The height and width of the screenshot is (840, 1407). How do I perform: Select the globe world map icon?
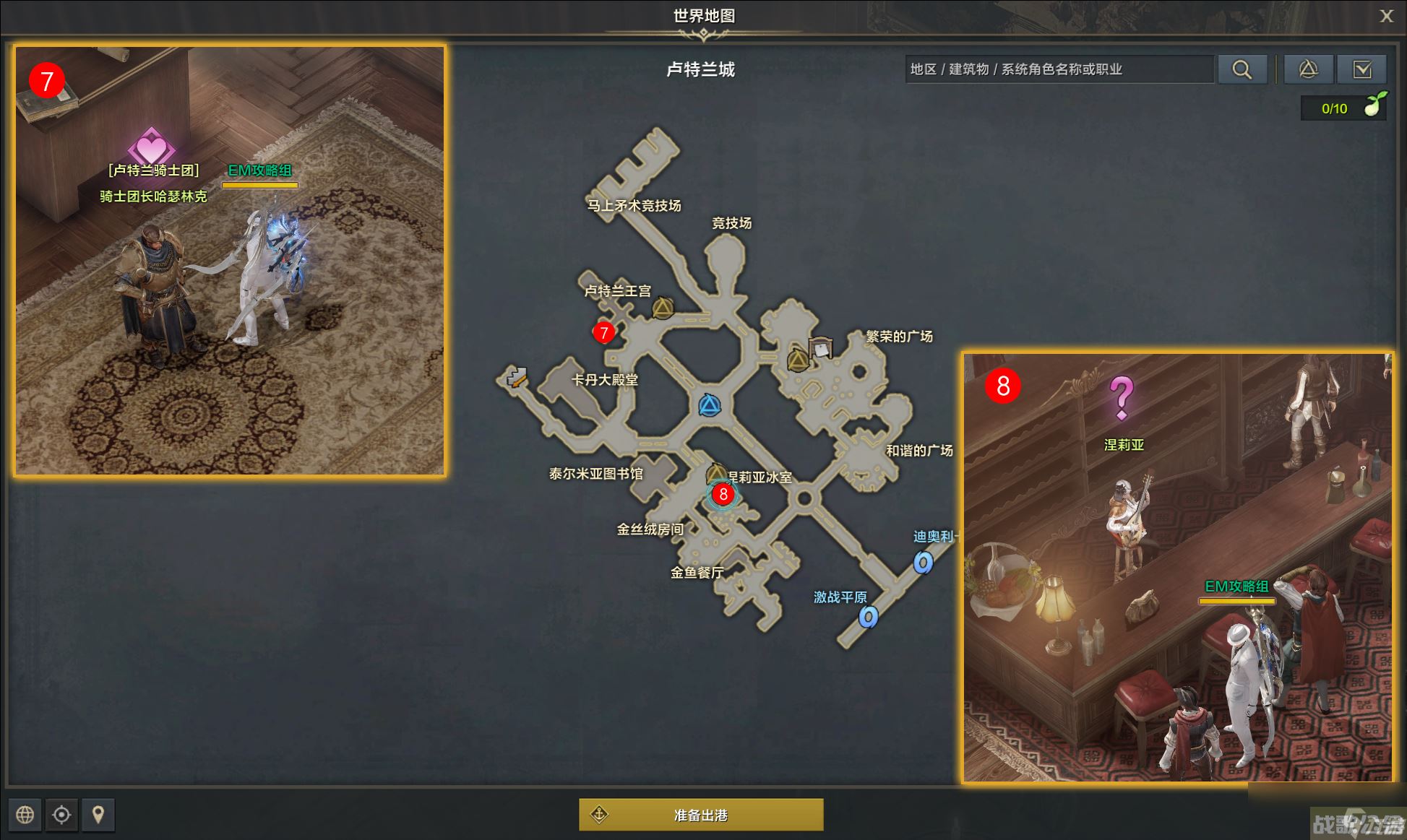pyautogui.click(x=25, y=815)
